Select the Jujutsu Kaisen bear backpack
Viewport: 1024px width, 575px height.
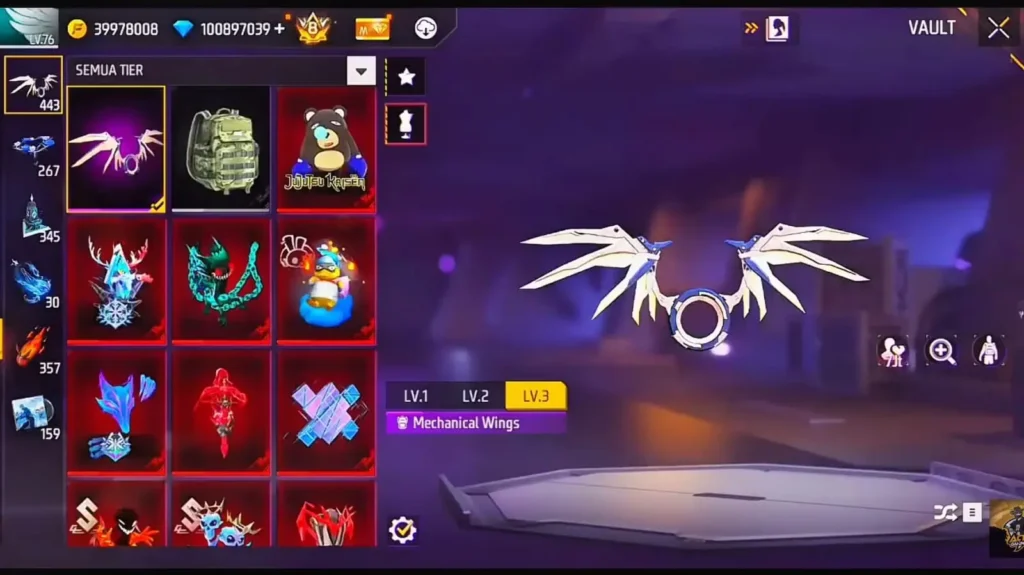(326, 148)
